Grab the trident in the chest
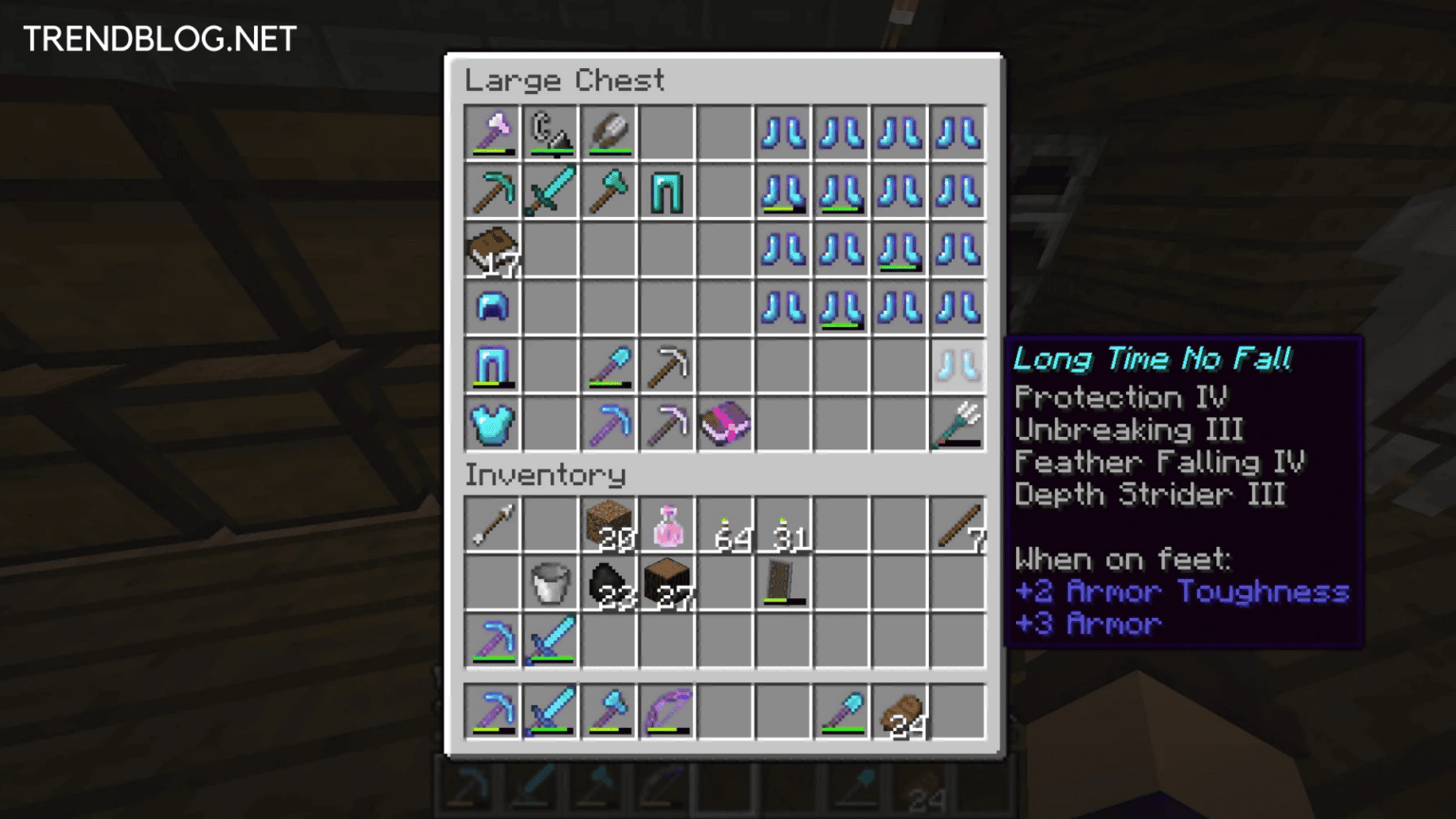The width and height of the screenshot is (1456, 819). [956, 424]
